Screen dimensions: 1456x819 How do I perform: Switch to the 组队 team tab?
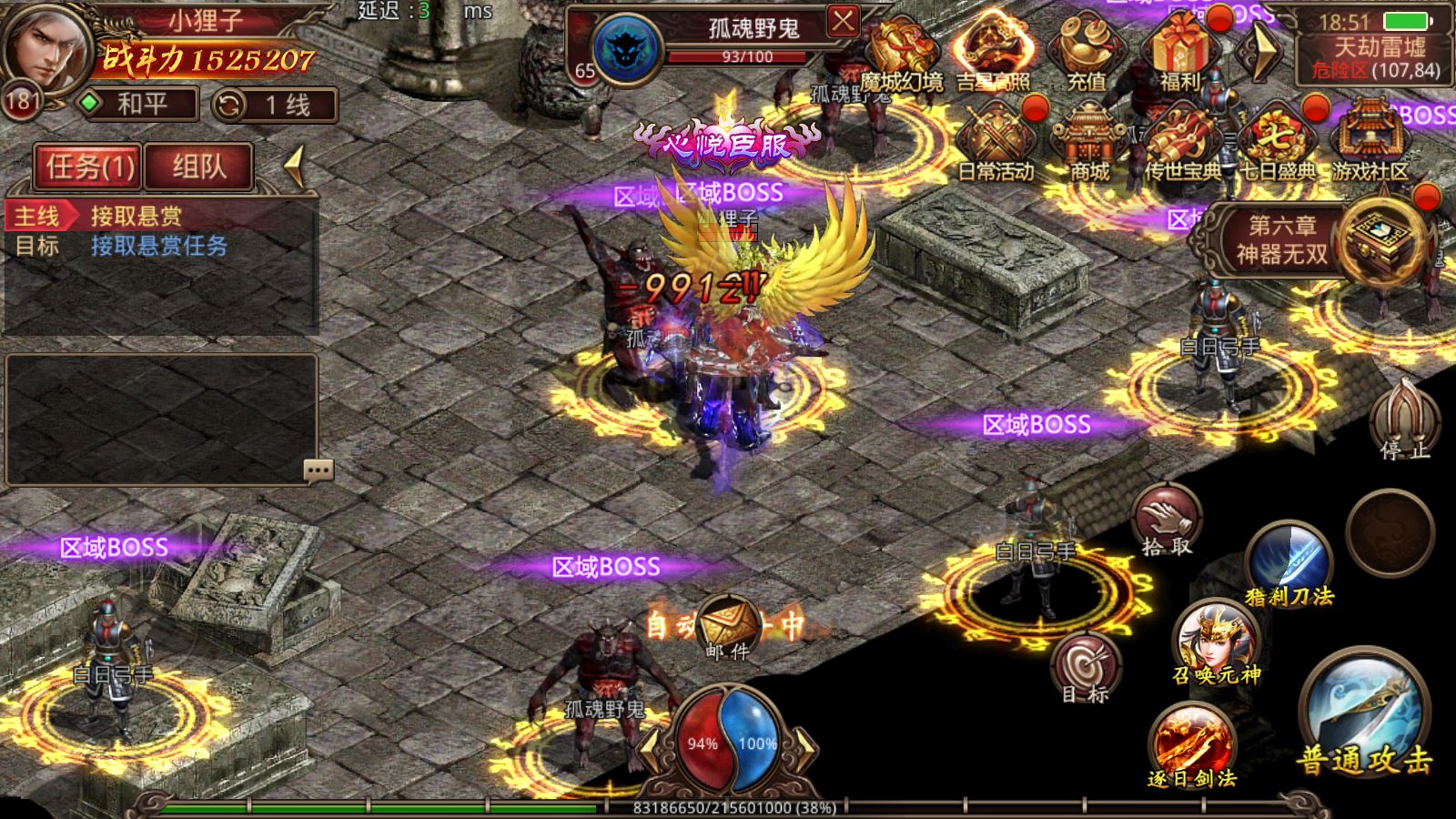(198, 167)
